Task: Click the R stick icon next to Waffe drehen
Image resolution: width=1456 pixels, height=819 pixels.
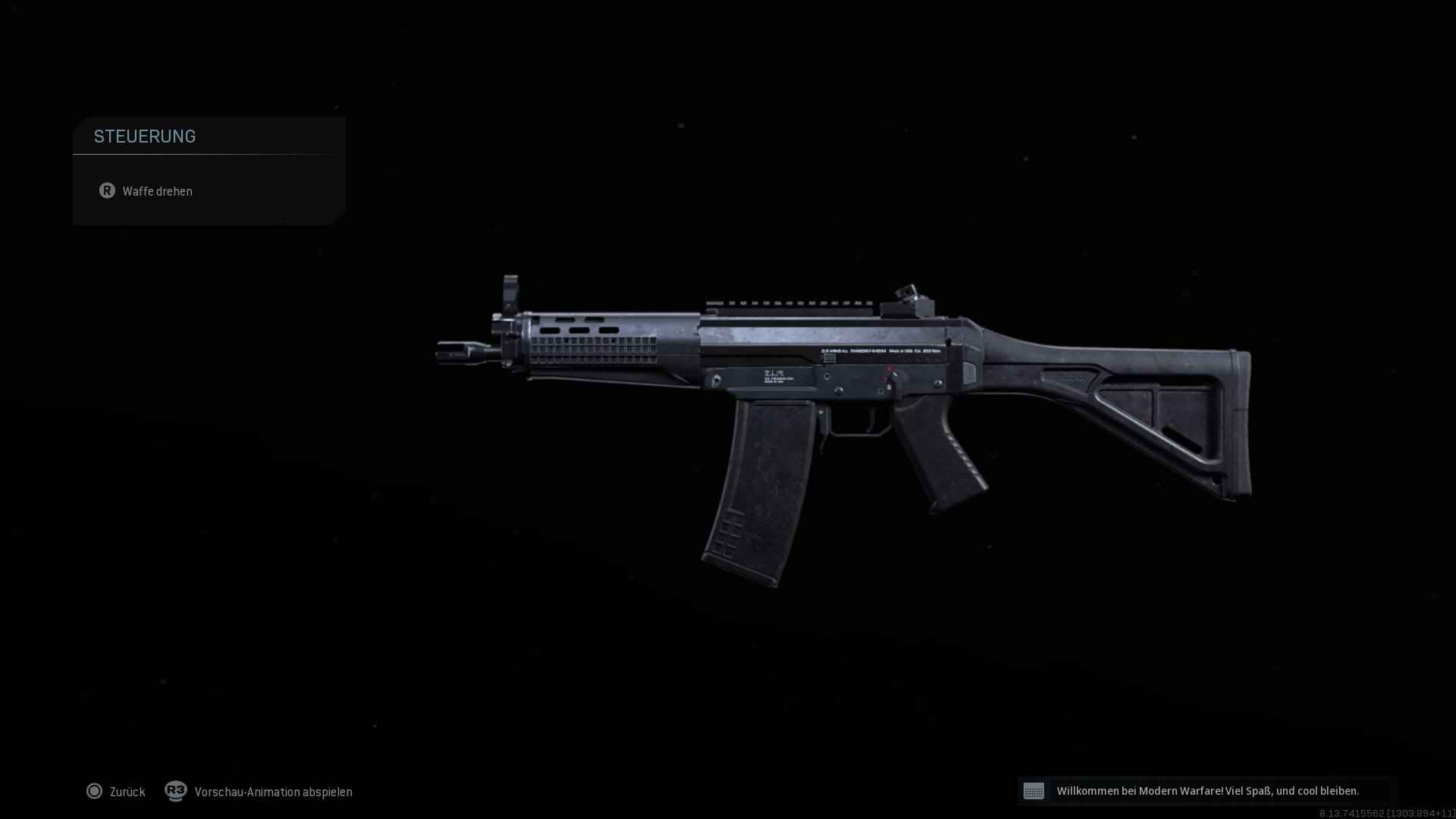Action: [x=107, y=191]
